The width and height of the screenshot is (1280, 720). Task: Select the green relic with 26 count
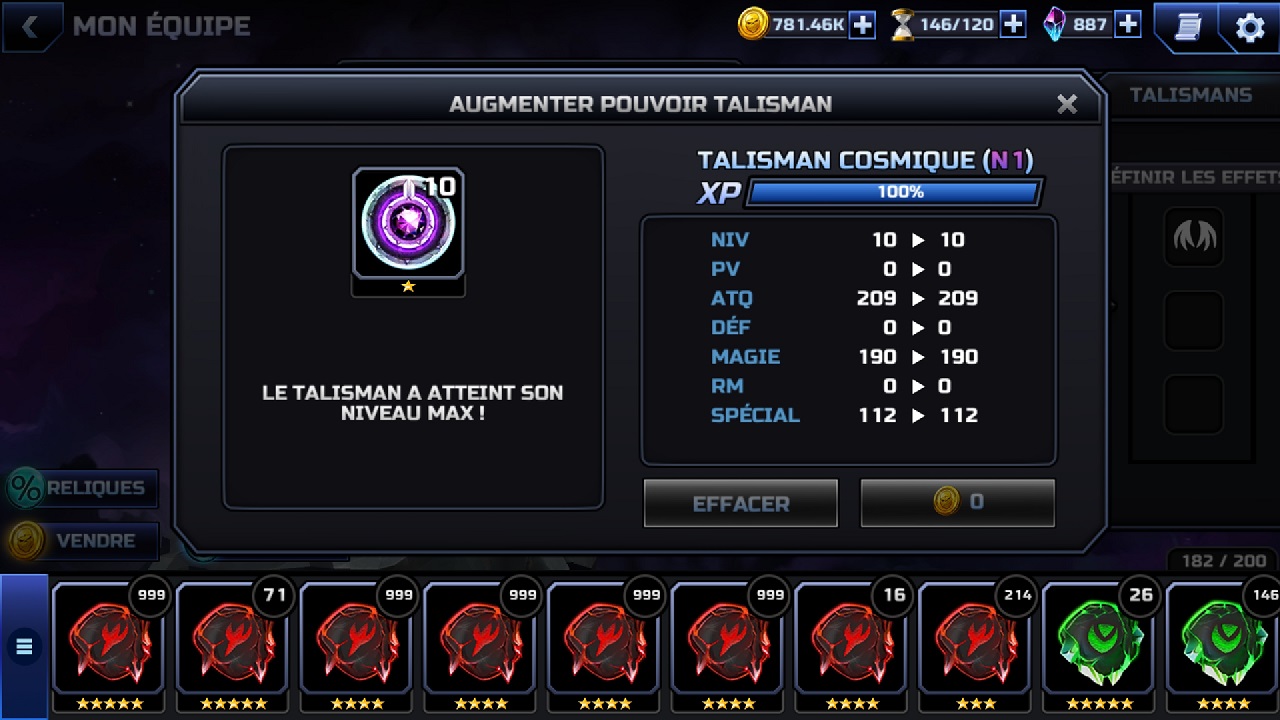(1100, 640)
